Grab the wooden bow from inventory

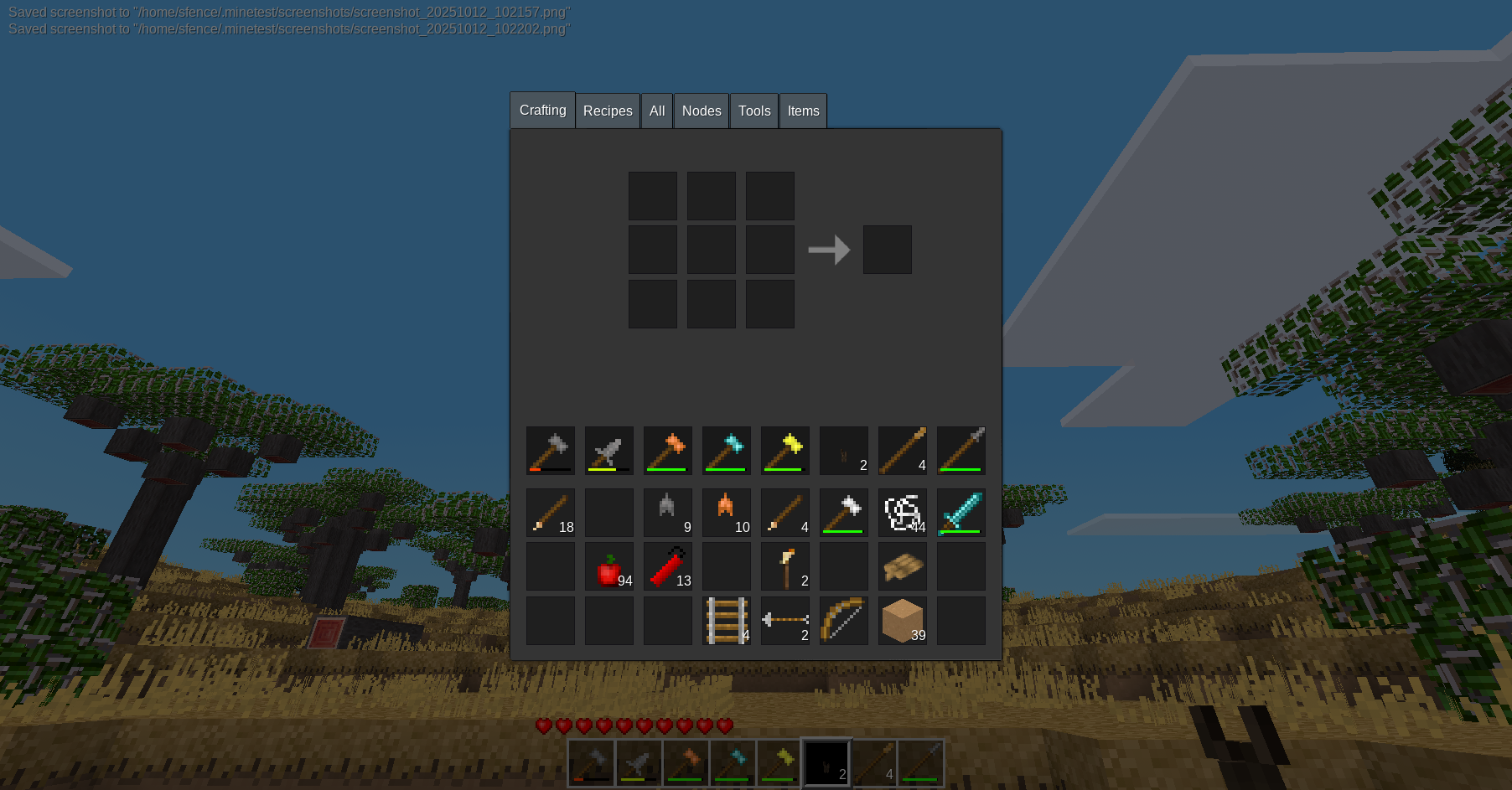click(x=844, y=621)
